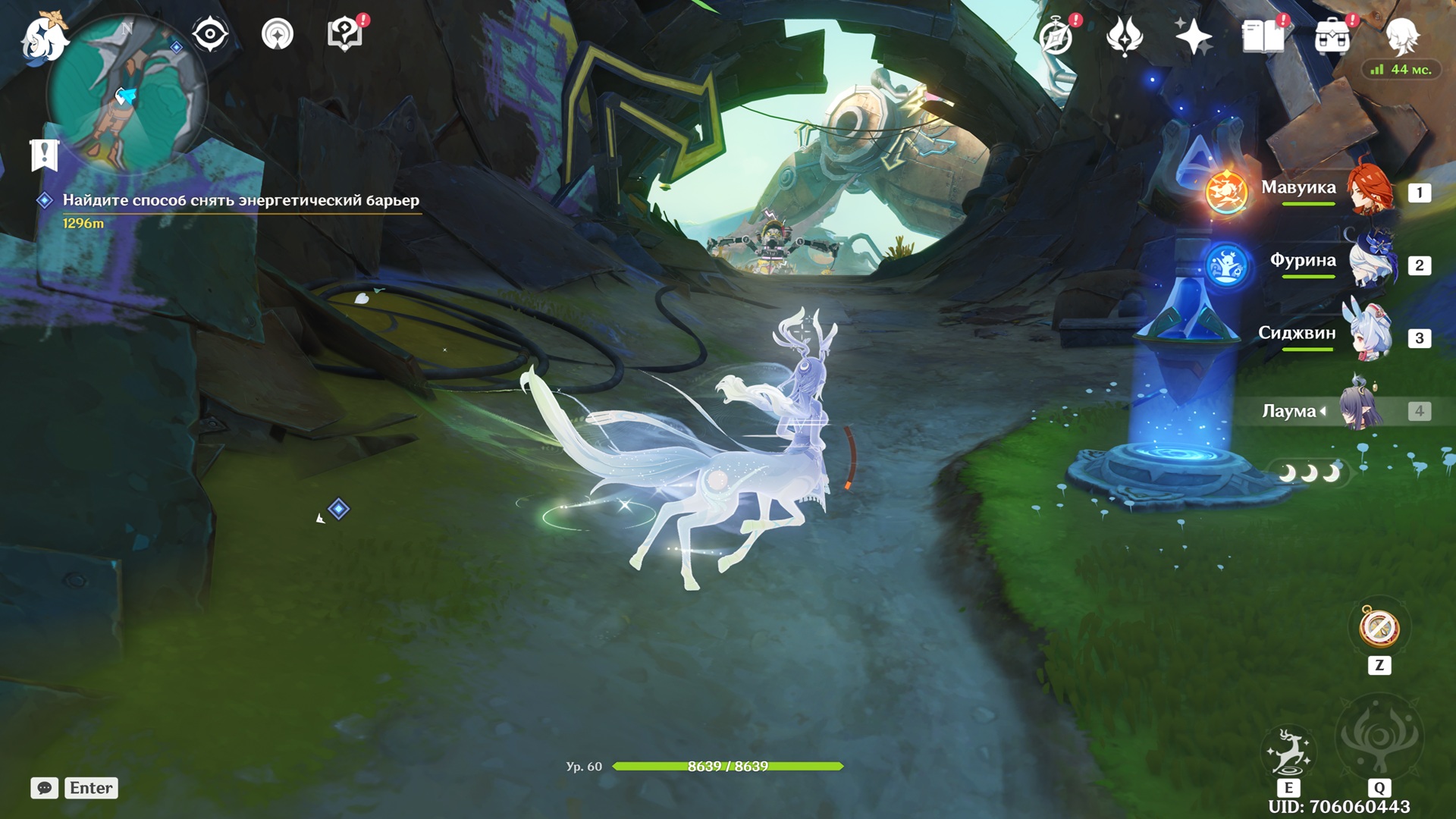Image resolution: width=1456 pixels, height=819 pixels.
Task: Open the events compass icon
Action: point(1057,36)
